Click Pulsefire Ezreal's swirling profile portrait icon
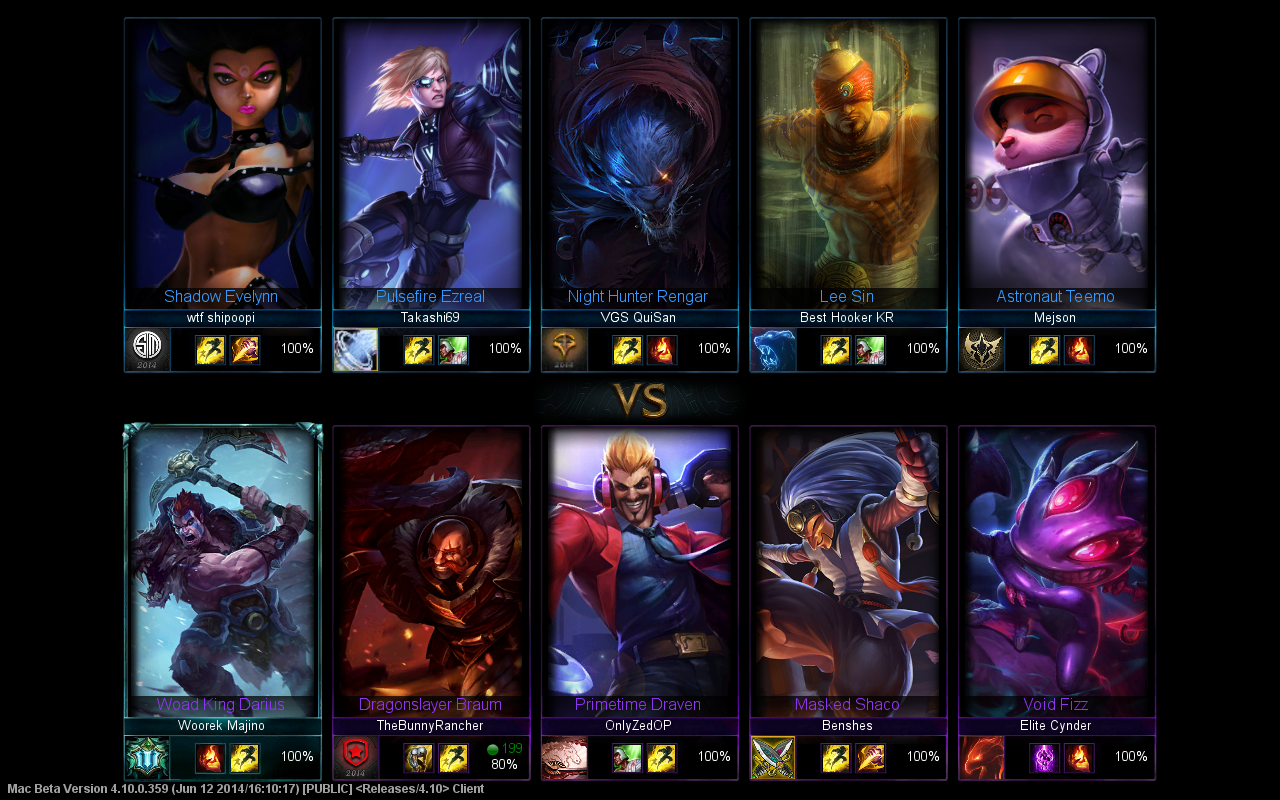 tap(356, 349)
